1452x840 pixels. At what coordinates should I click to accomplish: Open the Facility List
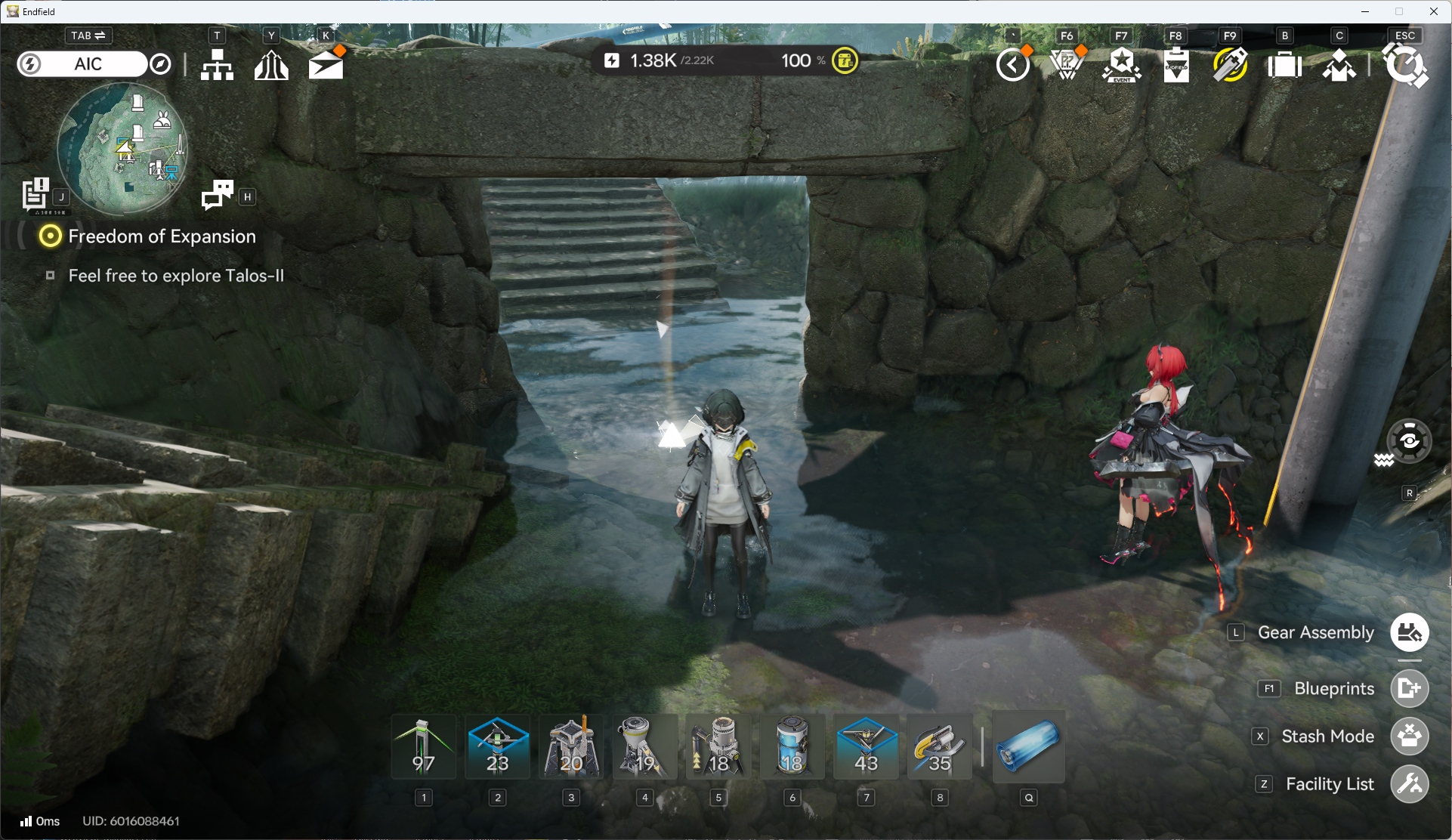(1409, 784)
